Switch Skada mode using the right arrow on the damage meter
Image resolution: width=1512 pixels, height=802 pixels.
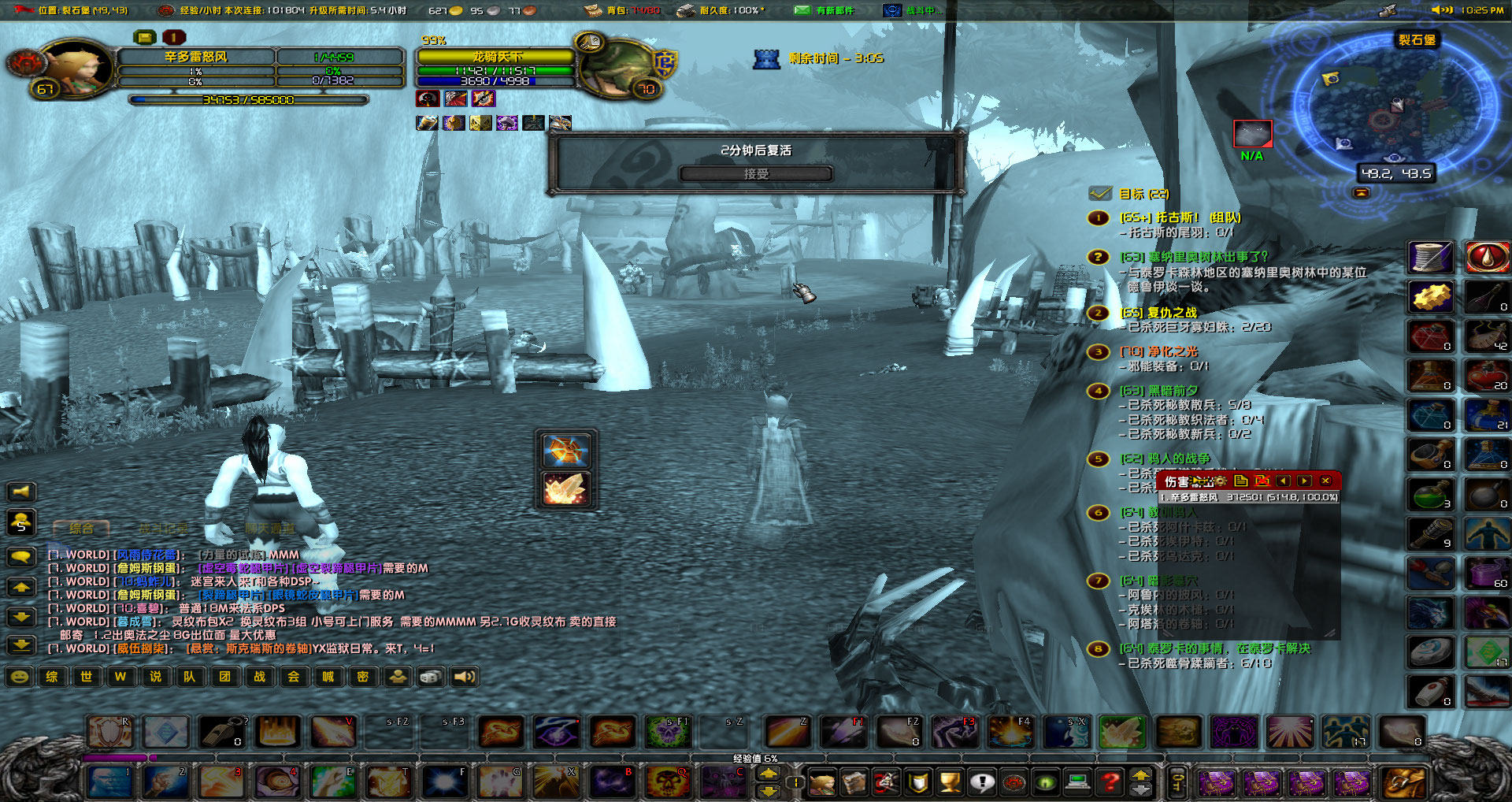(x=1306, y=481)
